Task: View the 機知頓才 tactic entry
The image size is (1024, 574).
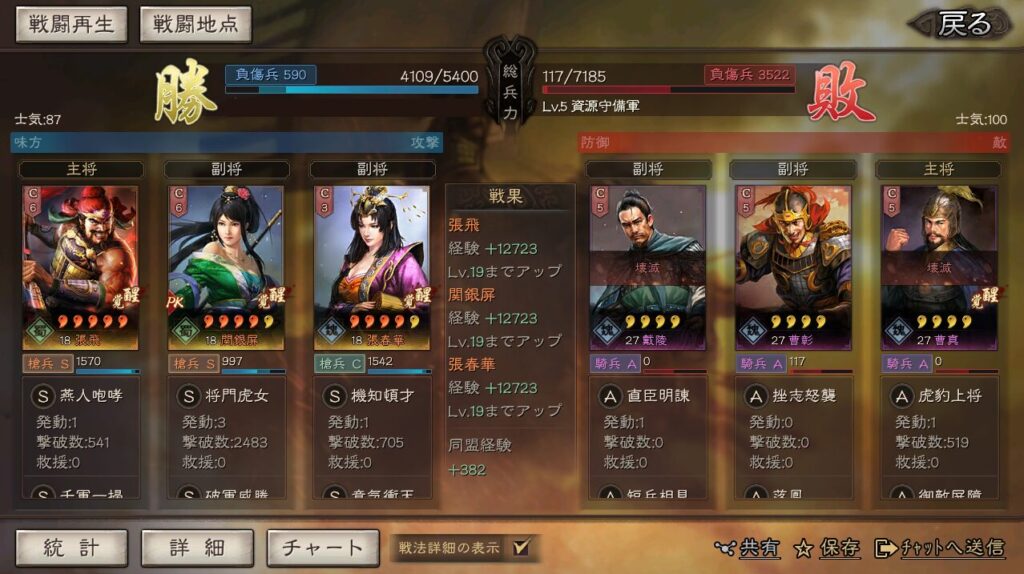Action: click(x=382, y=396)
